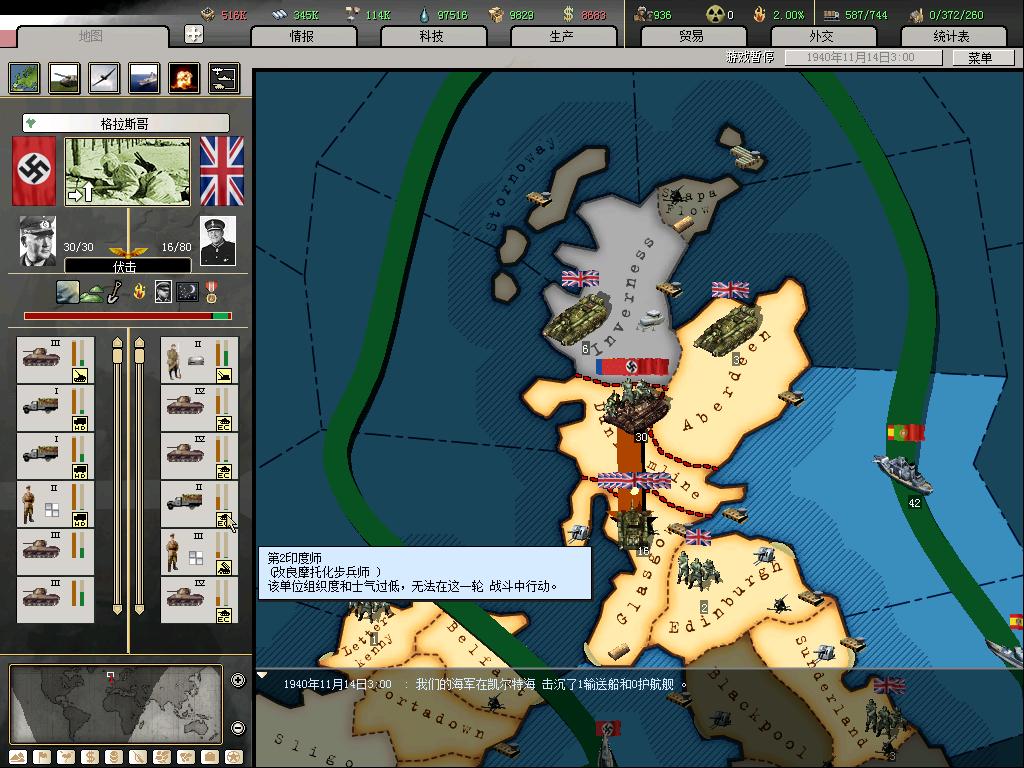Go to the 生产 production tab

(561, 36)
